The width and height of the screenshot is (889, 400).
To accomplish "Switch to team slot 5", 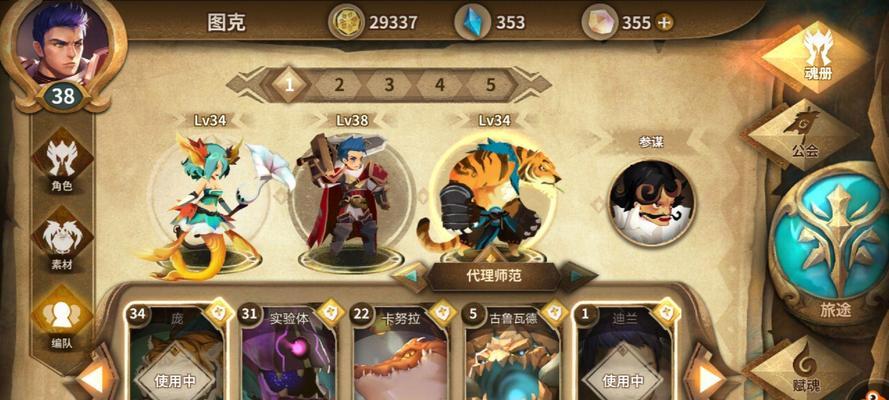I will tap(490, 84).
